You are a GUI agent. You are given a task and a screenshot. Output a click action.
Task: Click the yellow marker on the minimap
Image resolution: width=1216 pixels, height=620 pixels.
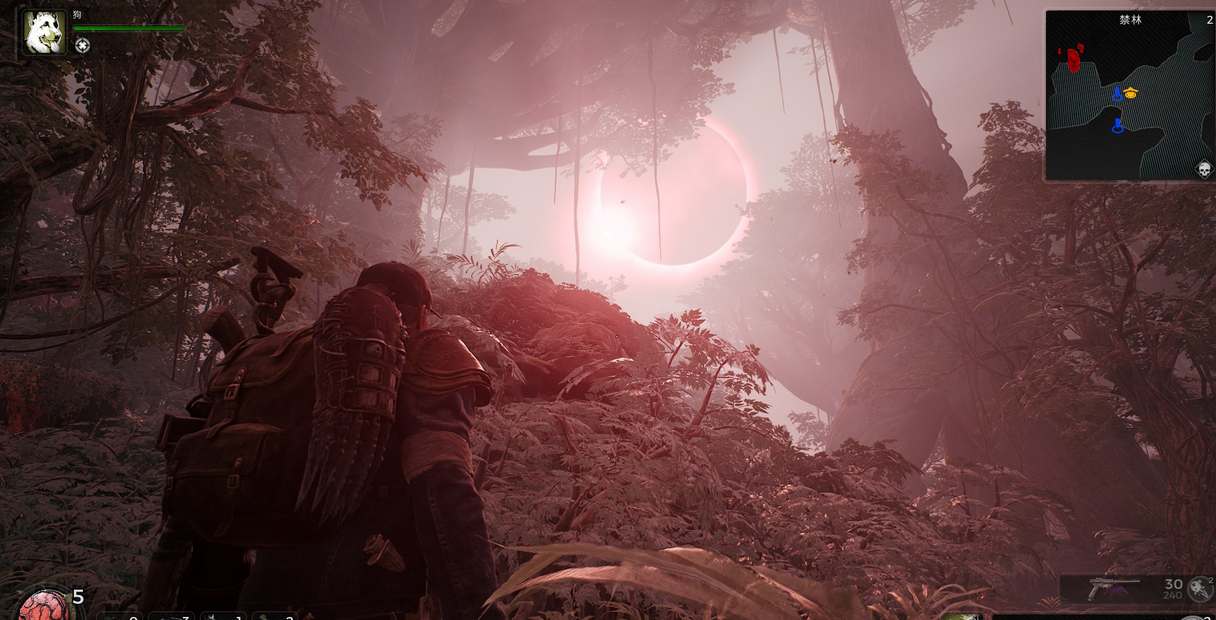click(1131, 93)
